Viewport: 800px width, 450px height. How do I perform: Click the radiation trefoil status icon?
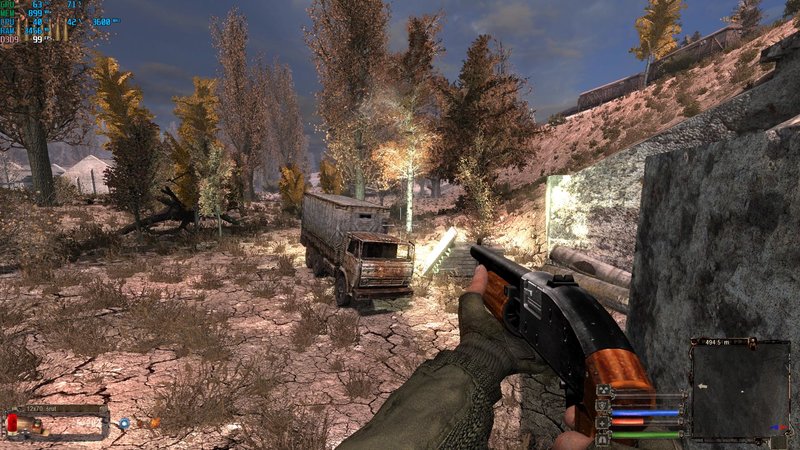[x=603, y=390]
